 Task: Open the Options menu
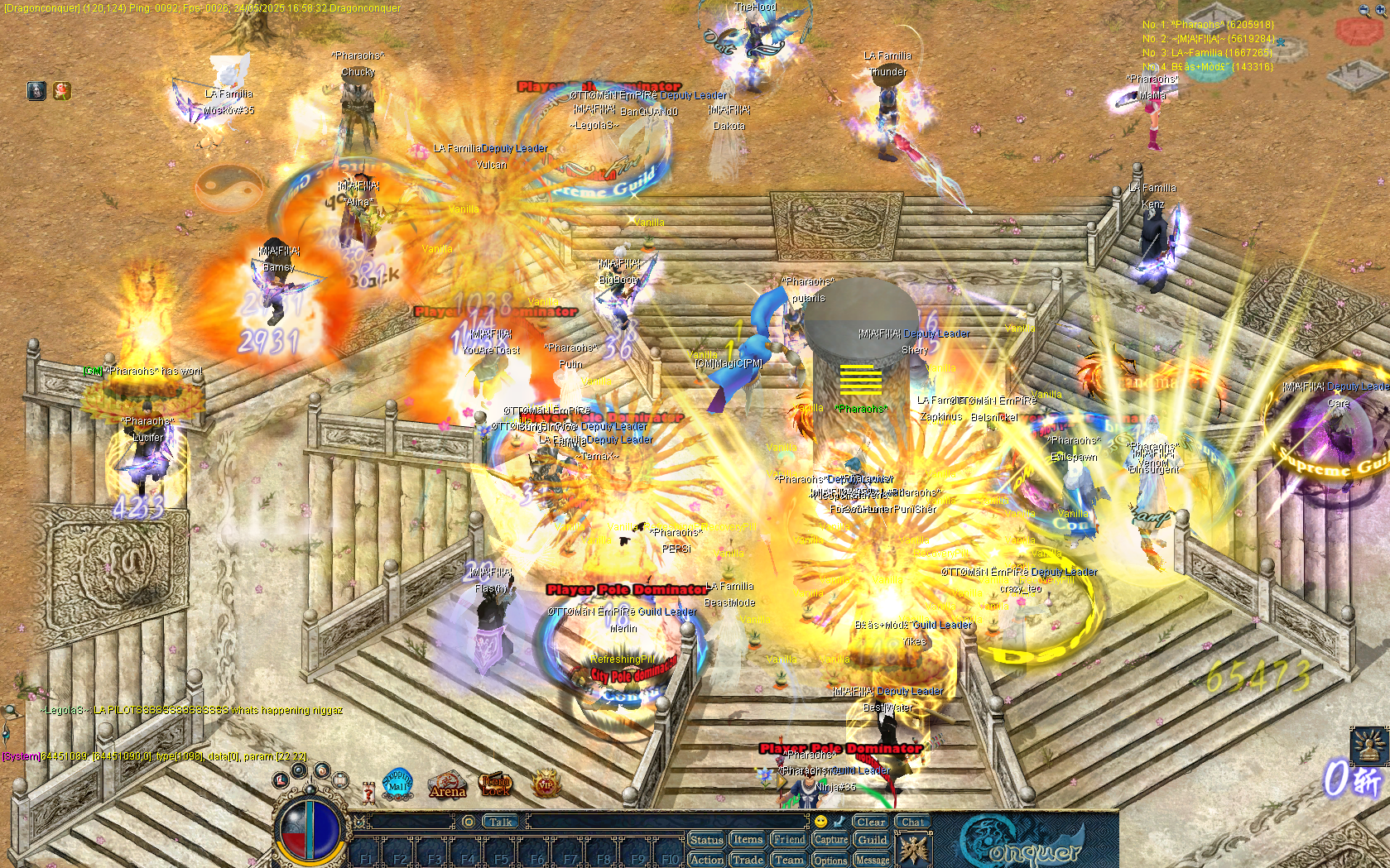click(830, 861)
